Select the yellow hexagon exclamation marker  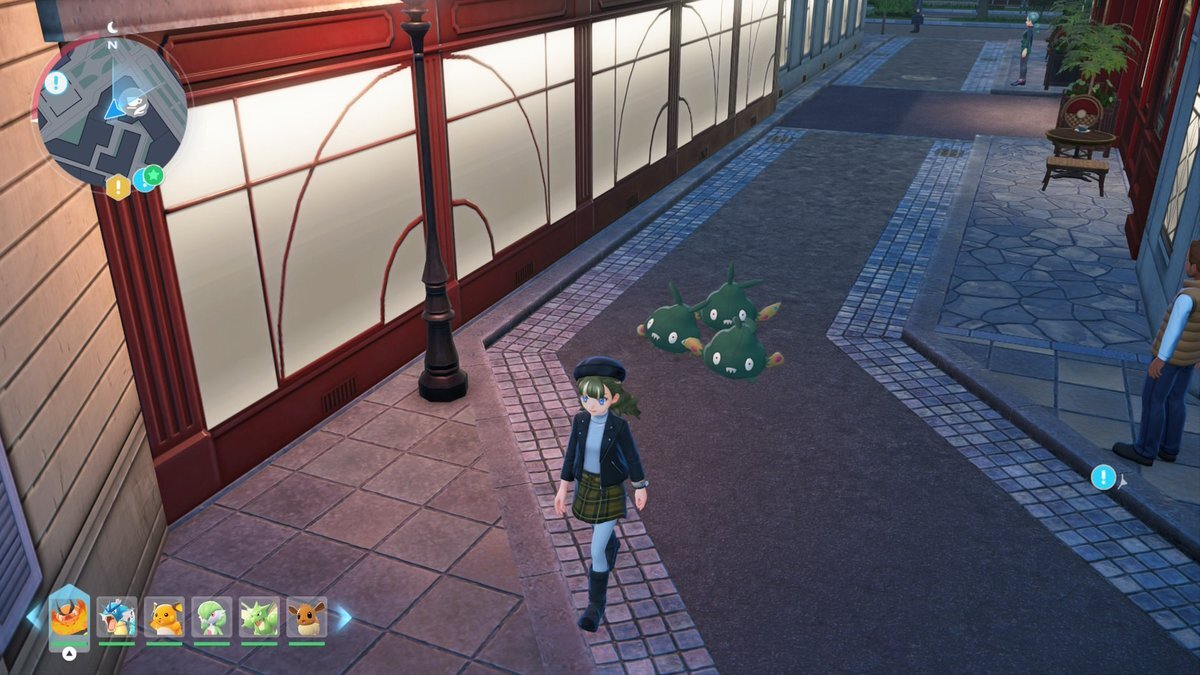118,187
